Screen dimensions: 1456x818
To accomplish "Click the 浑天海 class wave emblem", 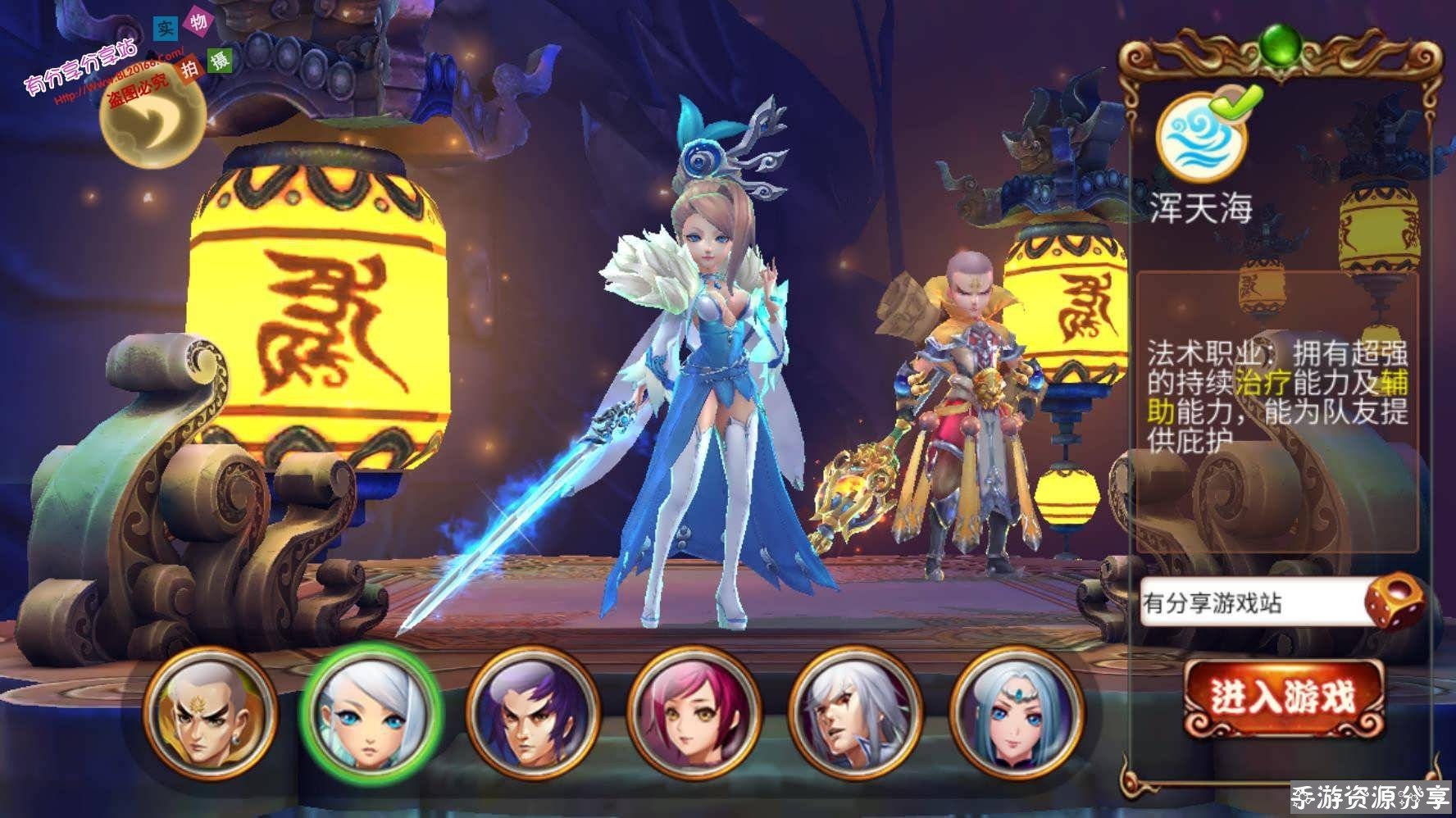I will 1200,138.
